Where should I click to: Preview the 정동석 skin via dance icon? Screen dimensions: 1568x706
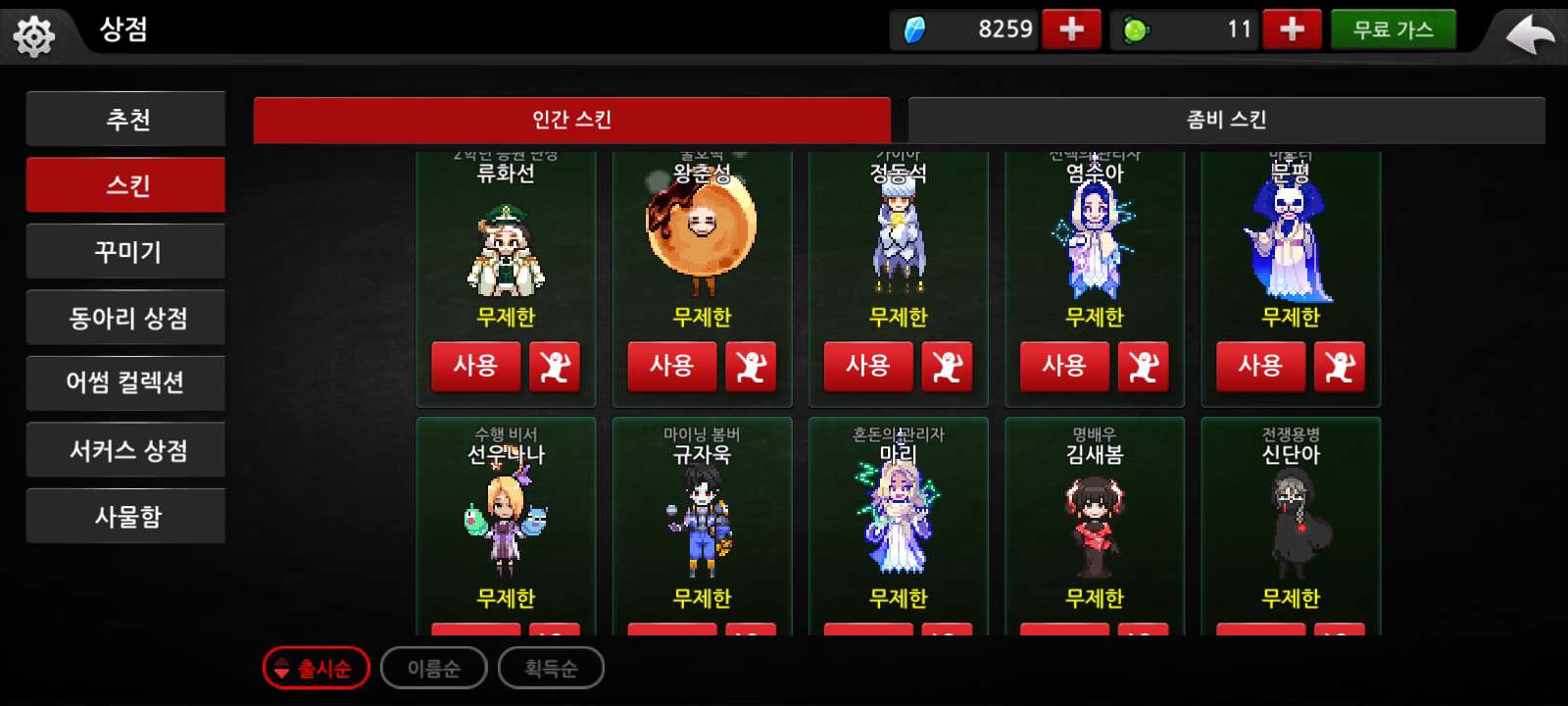point(949,367)
